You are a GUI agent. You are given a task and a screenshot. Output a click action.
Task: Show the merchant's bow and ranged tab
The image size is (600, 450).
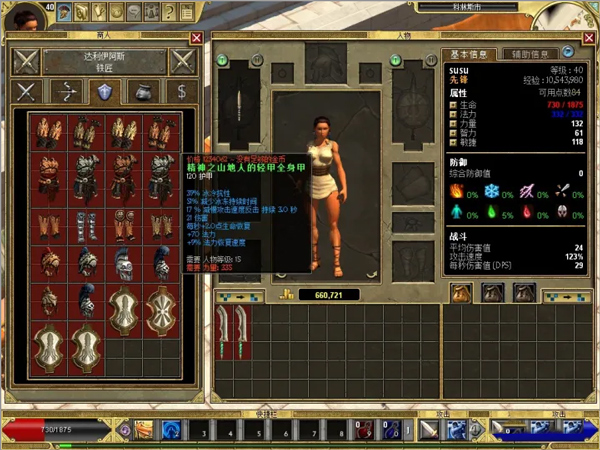tap(65, 92)
